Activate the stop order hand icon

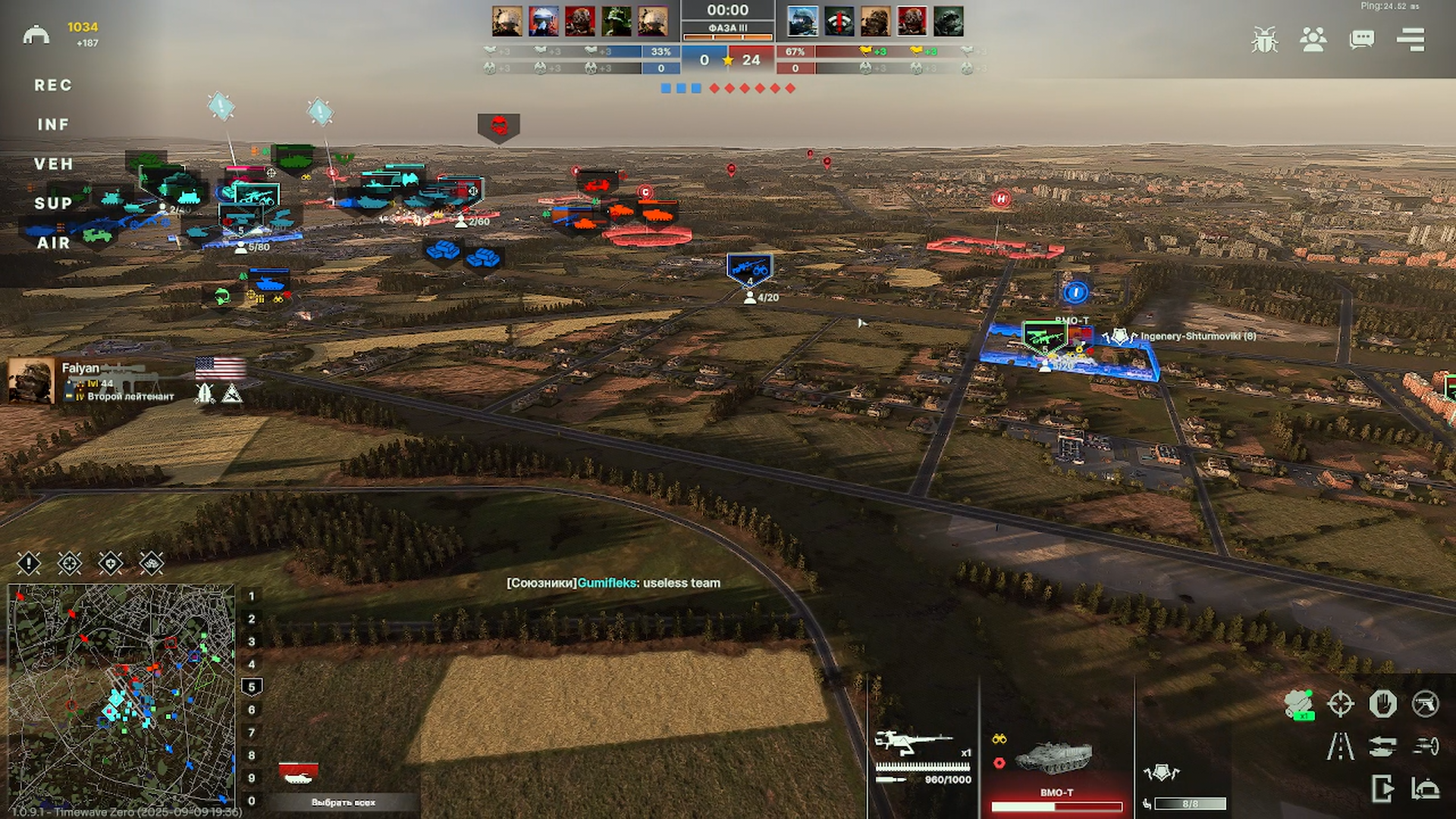click(x=1382, y=704)
